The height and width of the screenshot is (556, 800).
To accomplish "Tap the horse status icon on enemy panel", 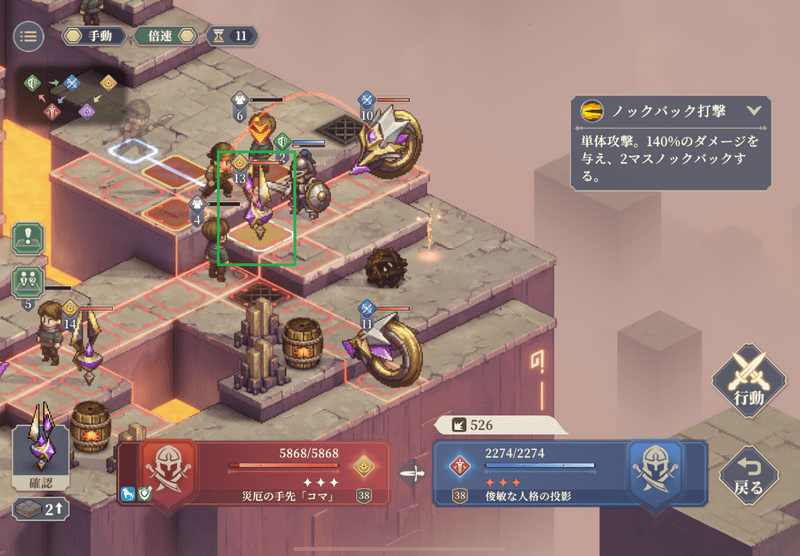I will click(129, 493).
